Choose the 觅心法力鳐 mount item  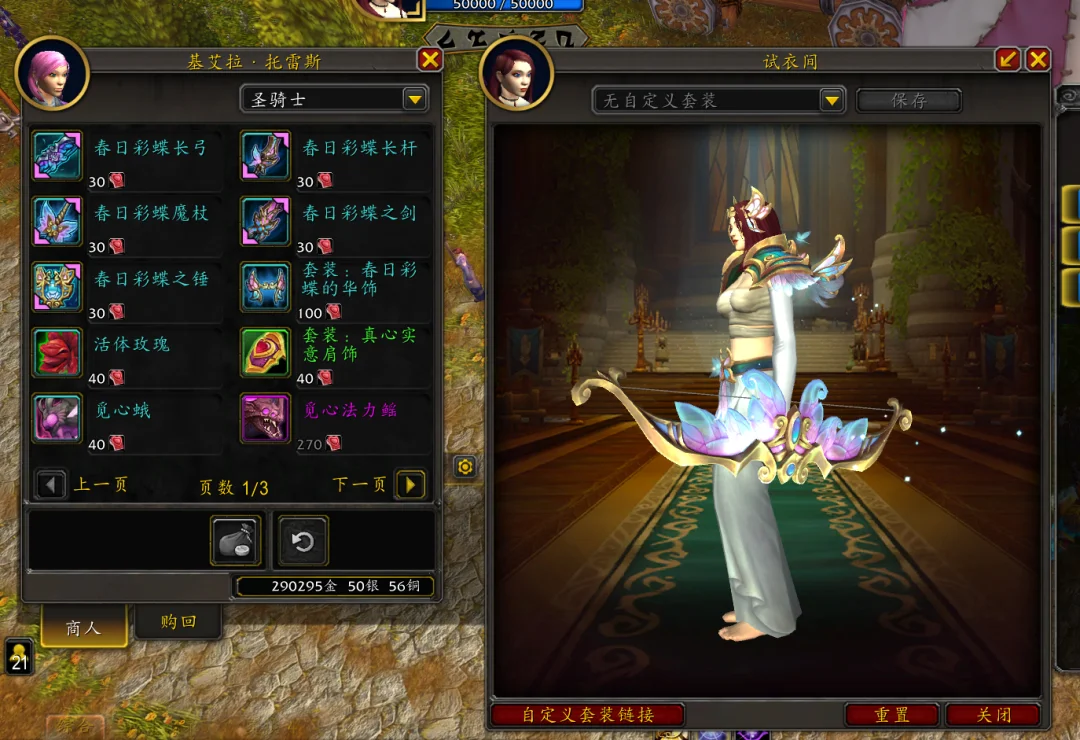coord(265,418)
